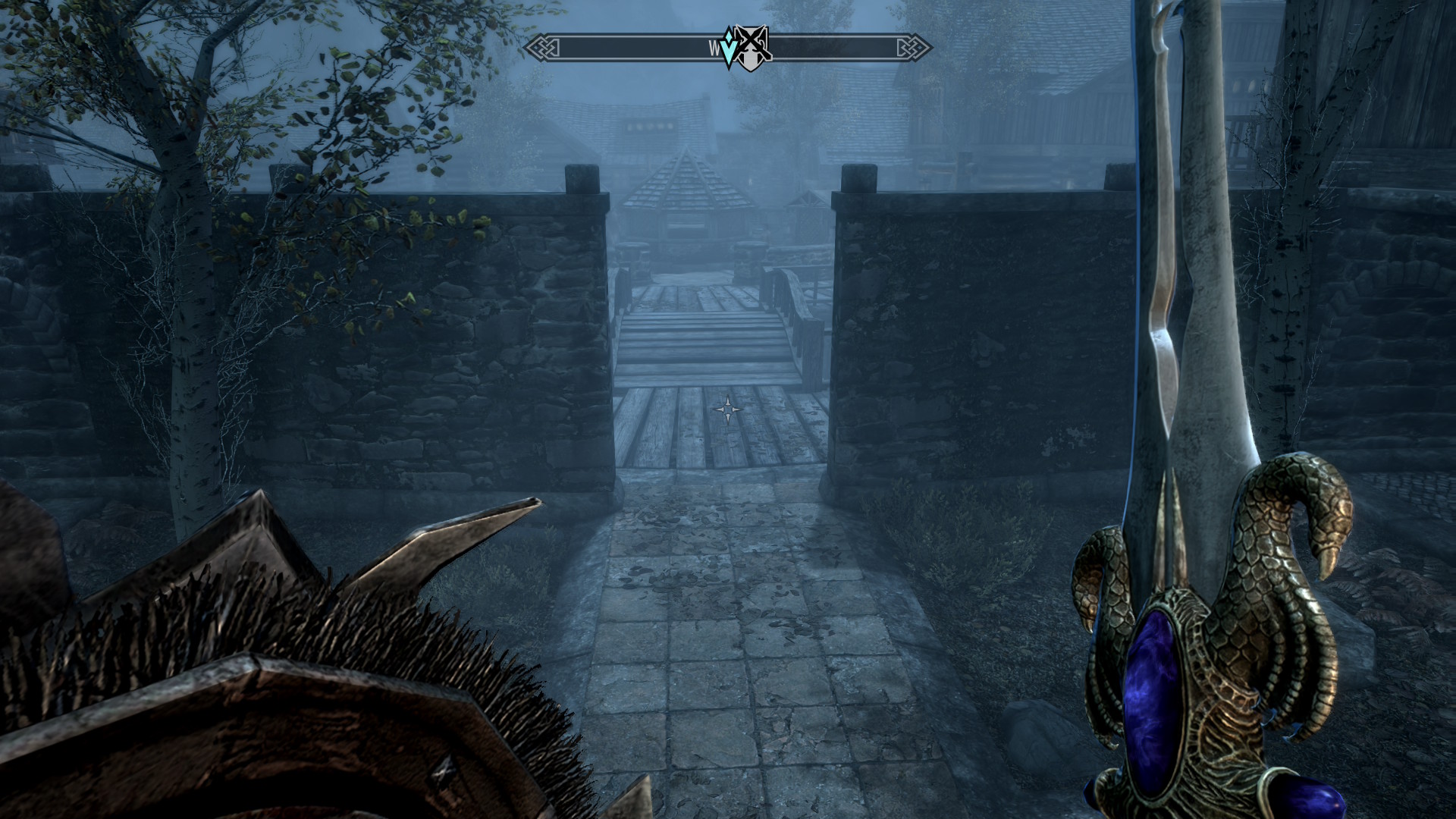Click the cyan quest marker on the compass
The width and height of the screenshot is (1456, 819).
[730, 50]
